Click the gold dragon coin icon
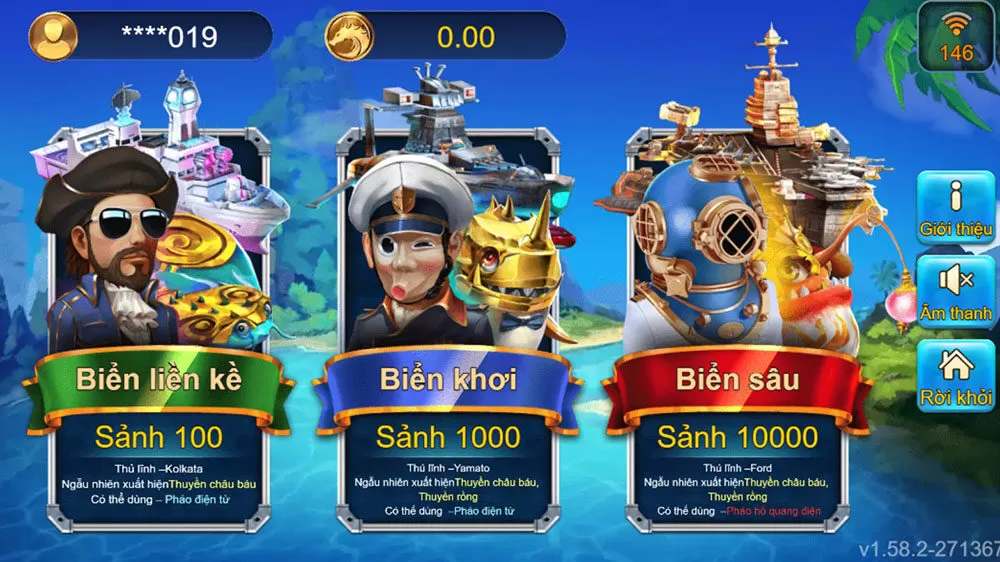The width and height of the screenshot is (1000, 562). 351,37
